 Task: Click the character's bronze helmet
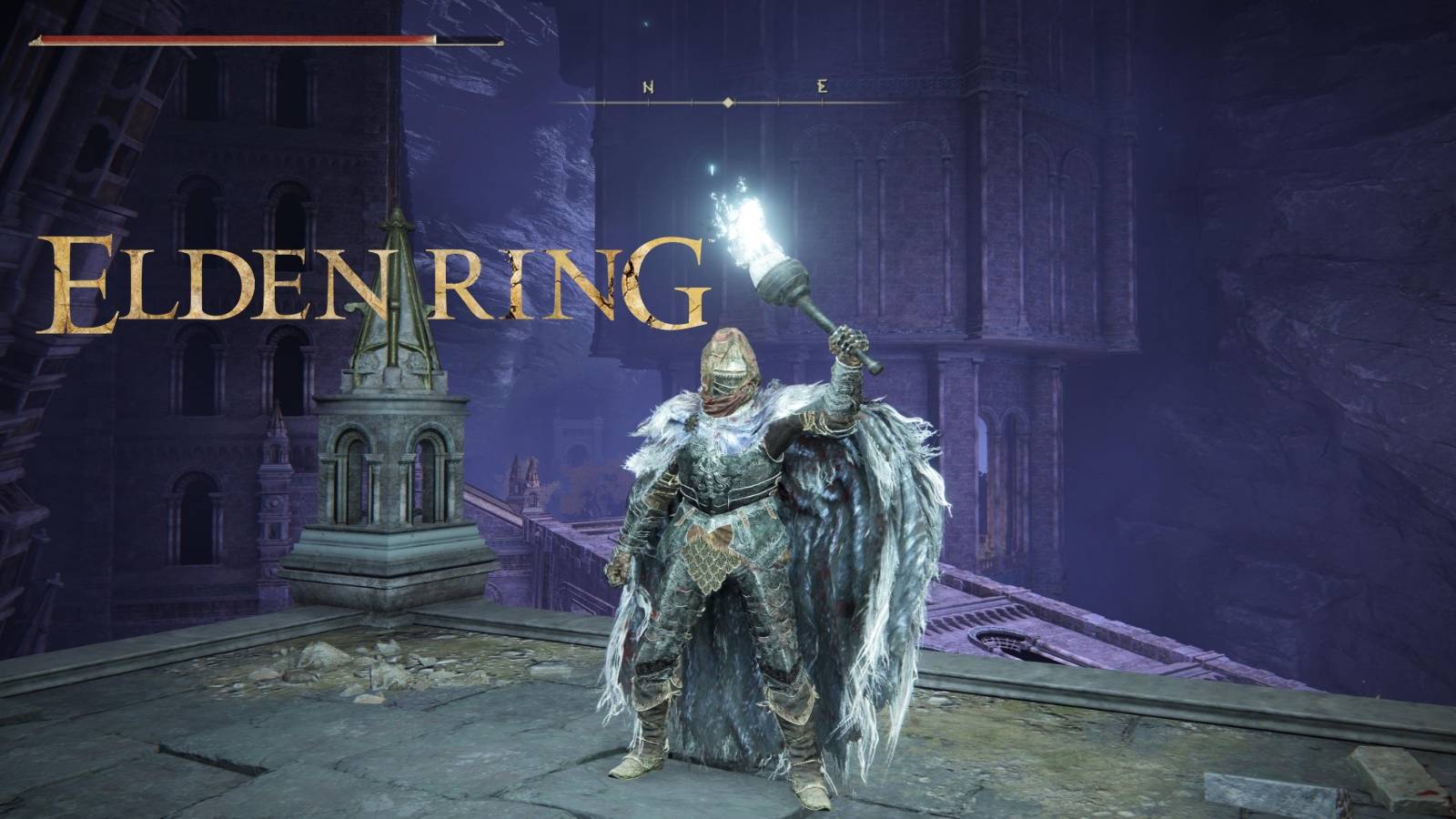728,355
